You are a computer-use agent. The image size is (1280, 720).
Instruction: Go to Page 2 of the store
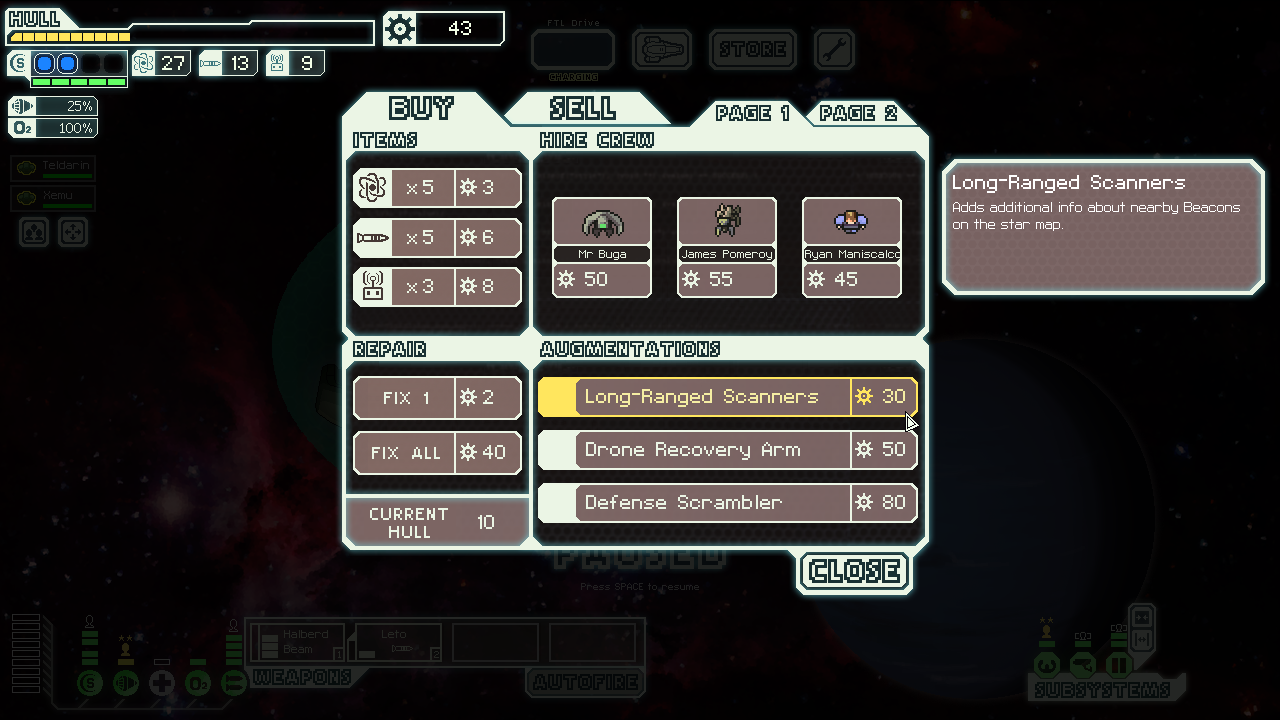click(x=858, y=113)
